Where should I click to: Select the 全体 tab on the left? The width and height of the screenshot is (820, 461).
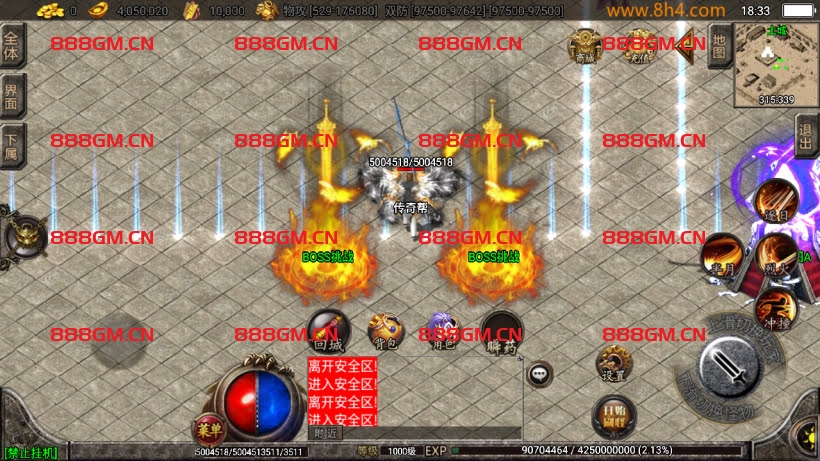(x=12, y=44)
